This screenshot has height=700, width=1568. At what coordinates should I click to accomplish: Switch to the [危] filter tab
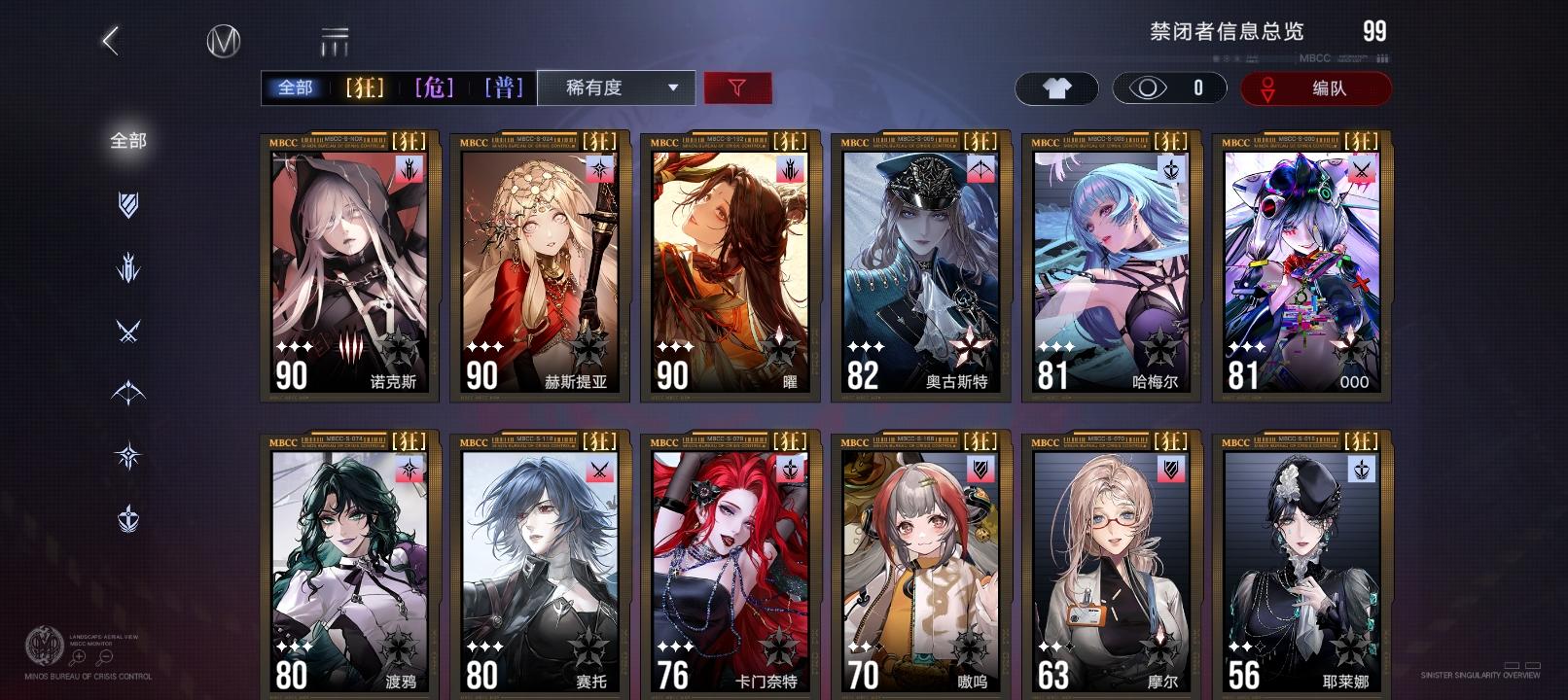435,87
